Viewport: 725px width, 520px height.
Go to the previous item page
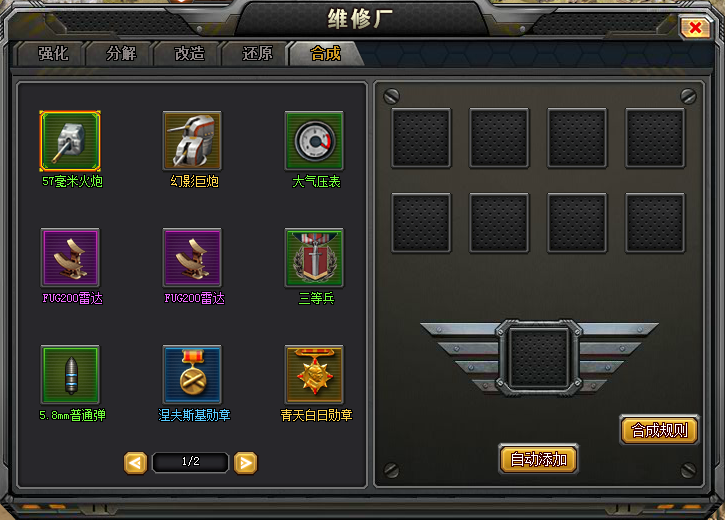coord(135,462)
